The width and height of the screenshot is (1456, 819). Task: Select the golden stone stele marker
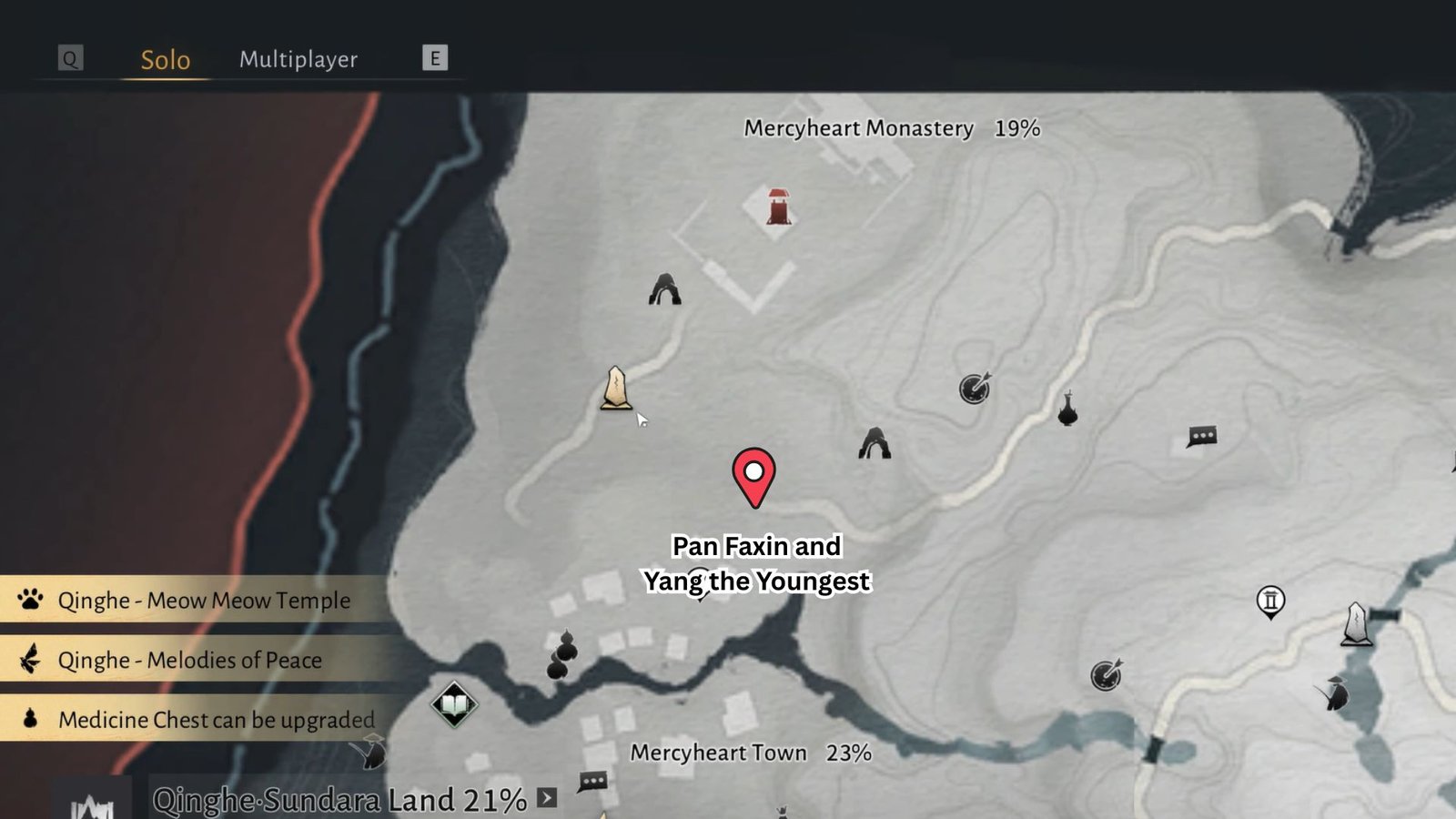pyautogui.click(x=616, y=389)
